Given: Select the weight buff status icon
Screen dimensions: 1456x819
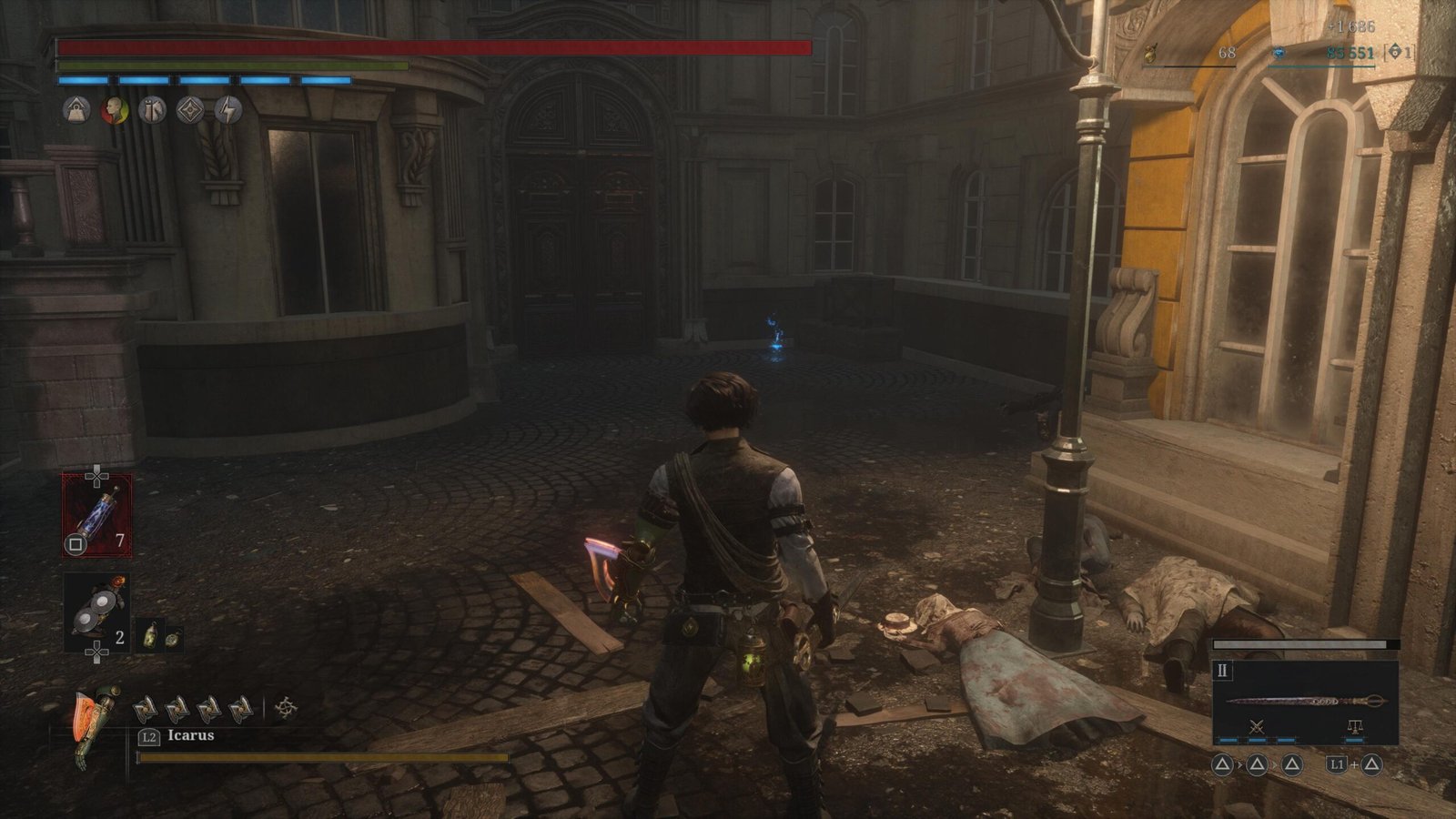Looking at the screenshot, I should (x=76, y=110).
